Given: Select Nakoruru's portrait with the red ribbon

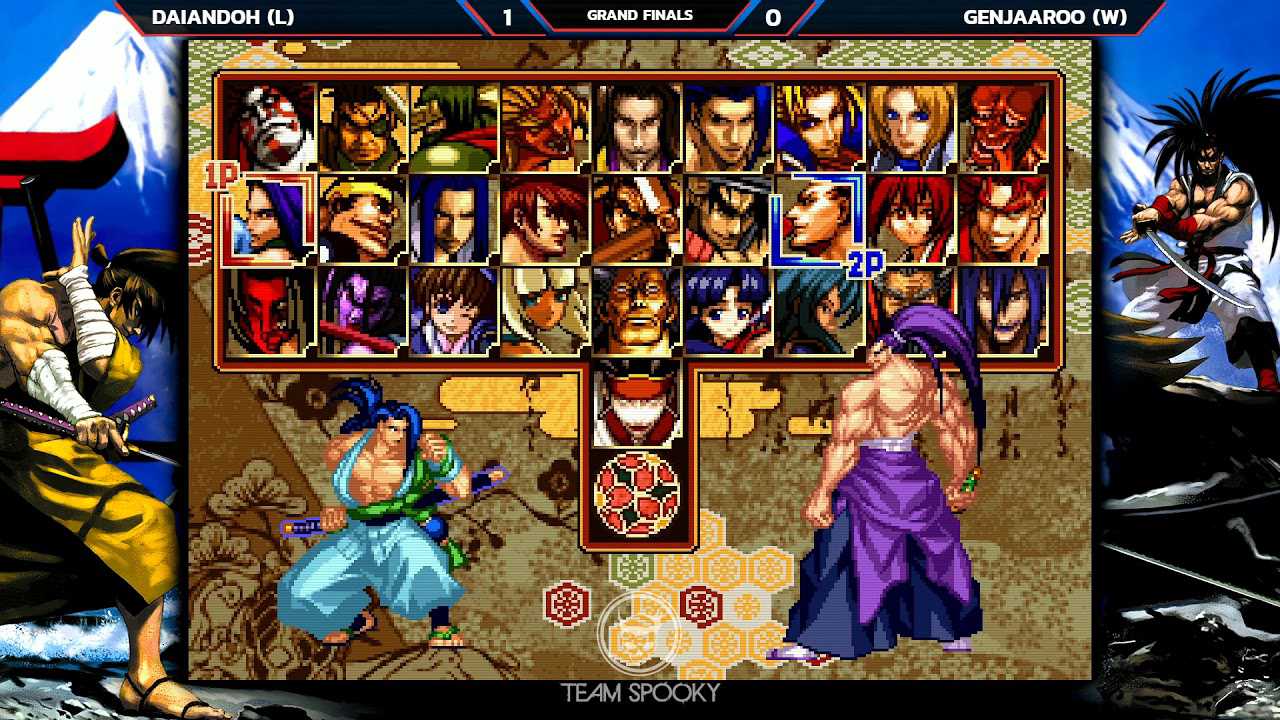Looking at the screenshot, I should pos(728,310).
